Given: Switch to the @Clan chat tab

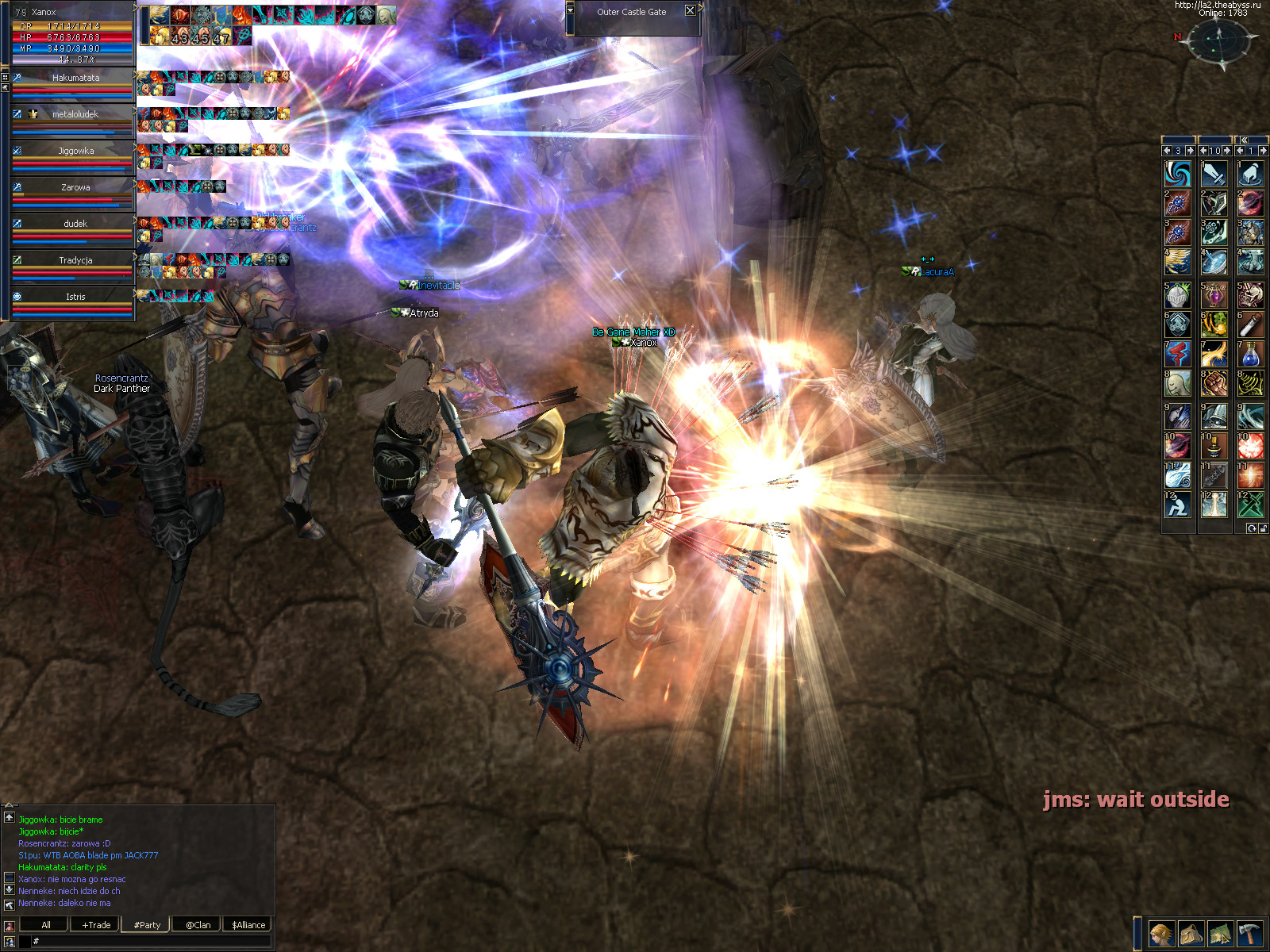Looking at the screenshot, I should click(198, 925).
